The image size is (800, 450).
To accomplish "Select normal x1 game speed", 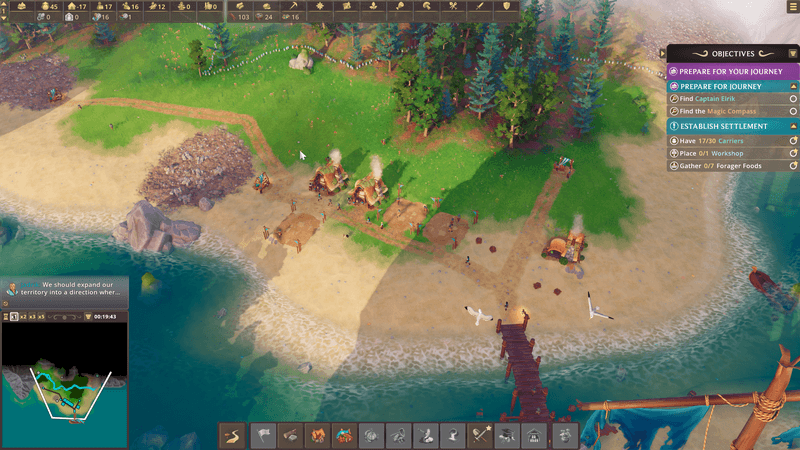I will pos(15,316).
